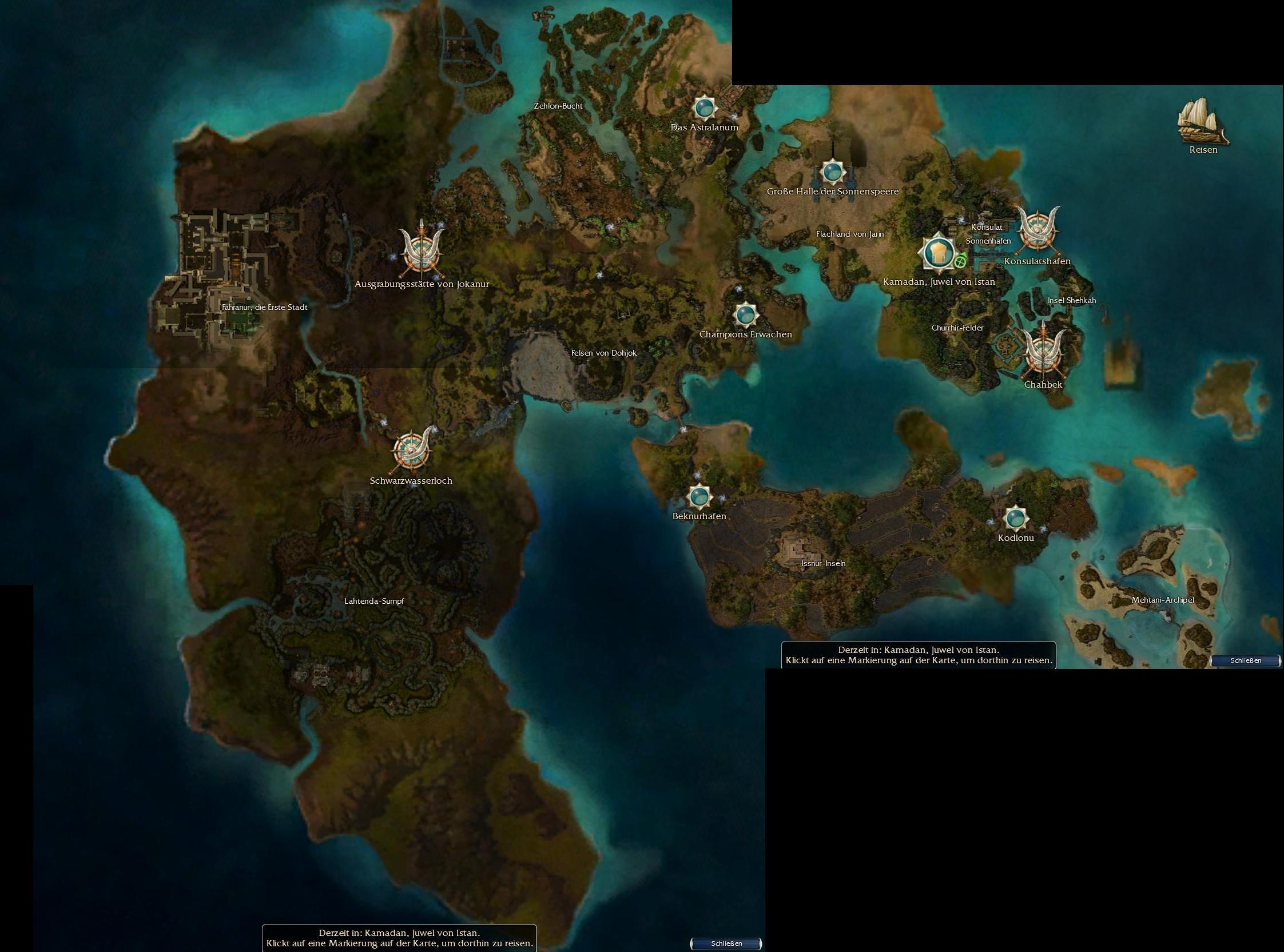Choose the Kamadan, Juwel von Istan marker

coord(937,253)
